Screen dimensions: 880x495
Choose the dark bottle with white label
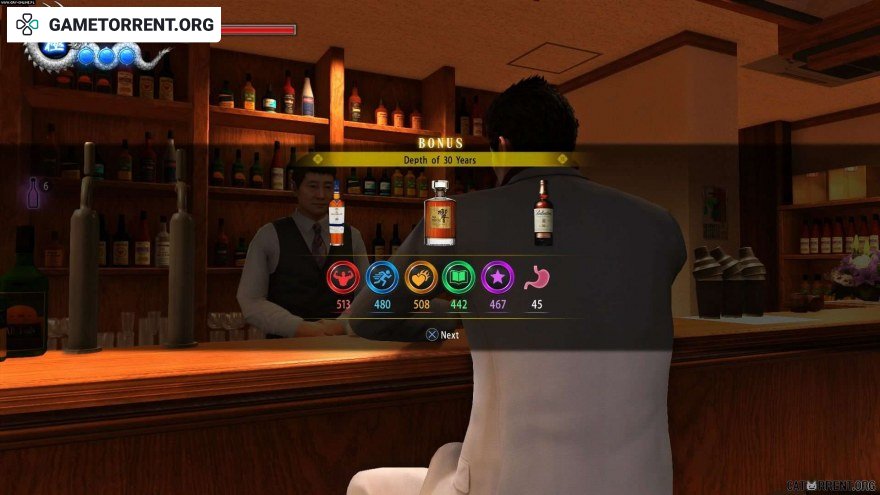coord(543,213)
